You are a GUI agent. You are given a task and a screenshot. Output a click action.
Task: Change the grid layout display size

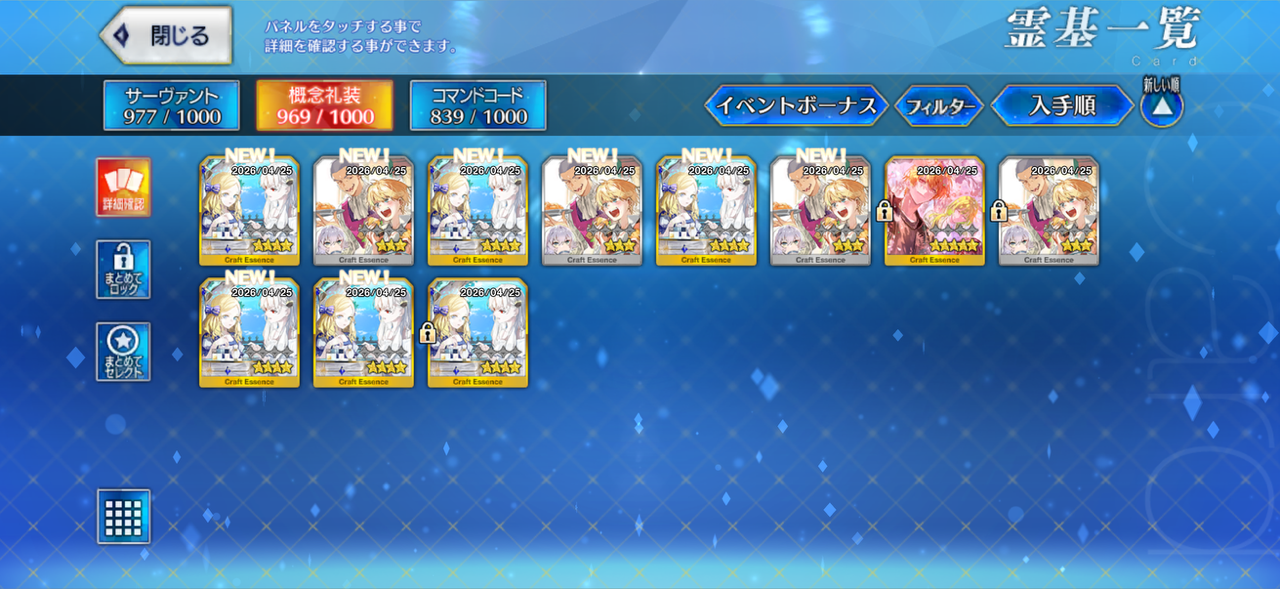pyautogui.click(x=124, y=516)
